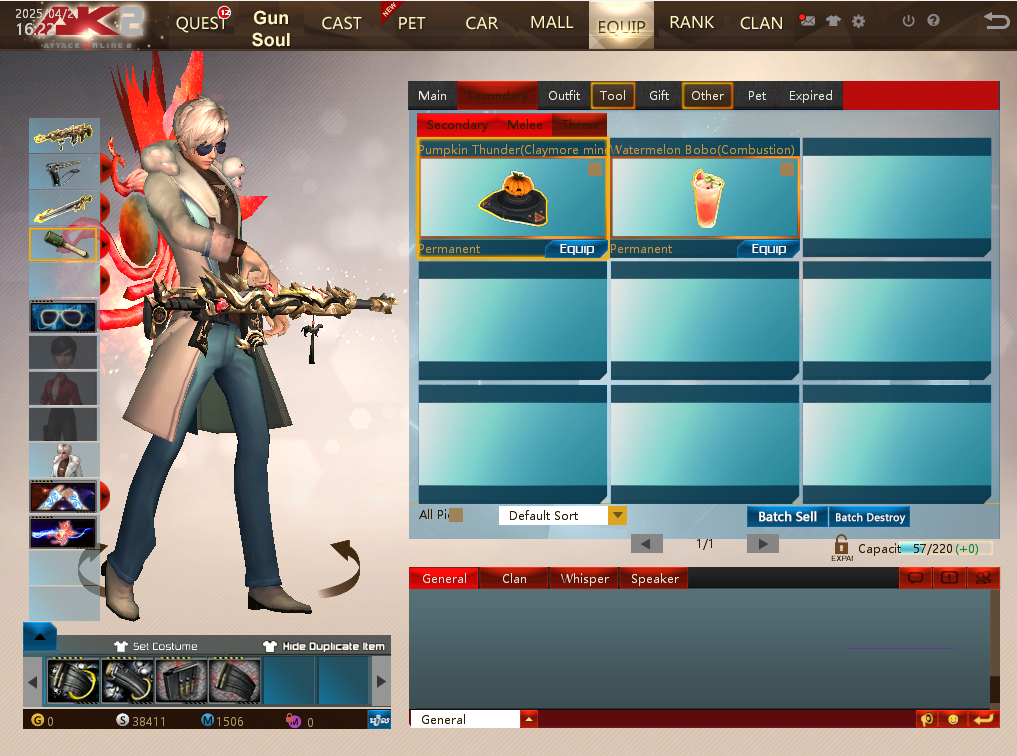Screen dimensions: 1017x756
Task: Toggle the Hide Duplicate Item option
Action: click(x=325, y=647)
